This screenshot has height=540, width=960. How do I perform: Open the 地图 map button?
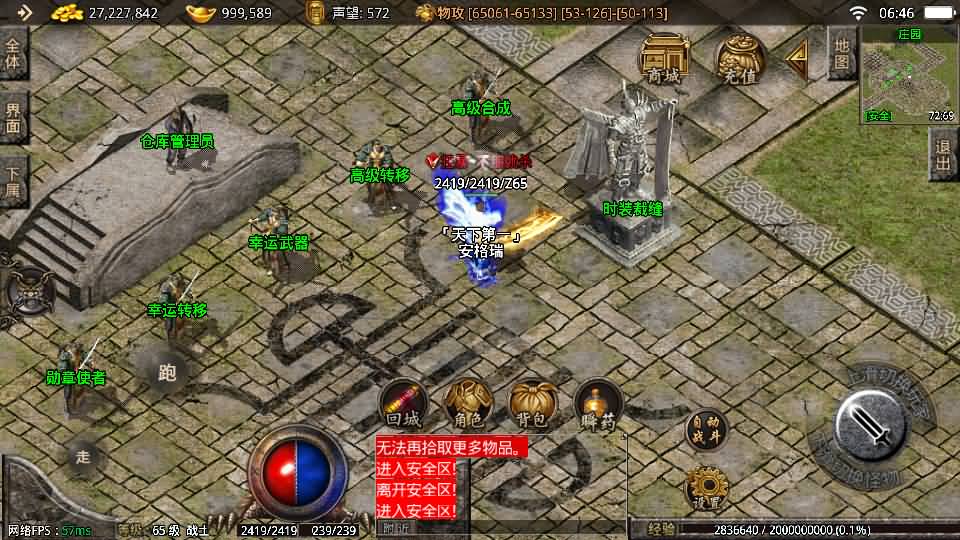[x=842, y=53]
